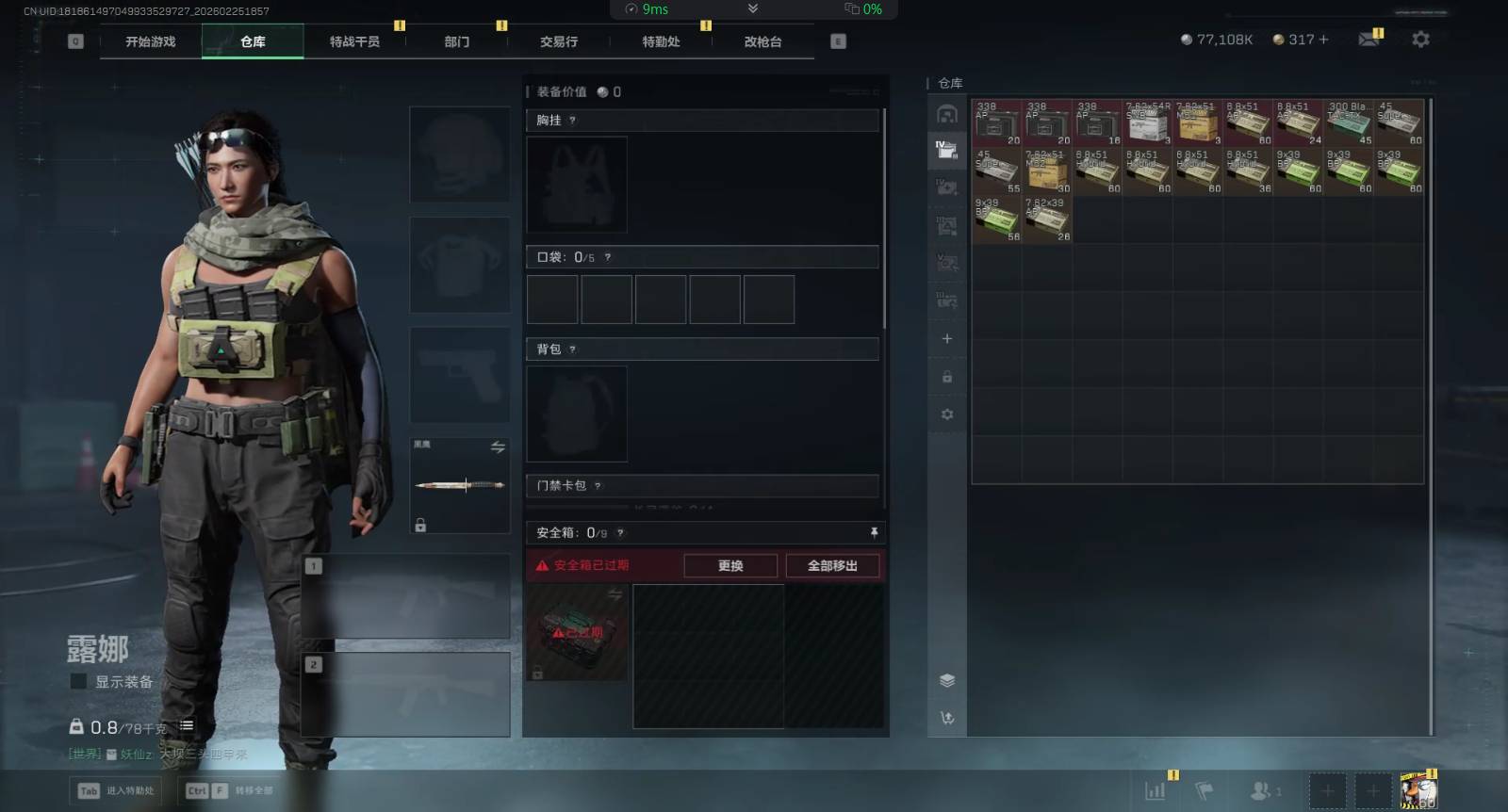
Task: Open the 部门 department tab
Action: point(457,41)
